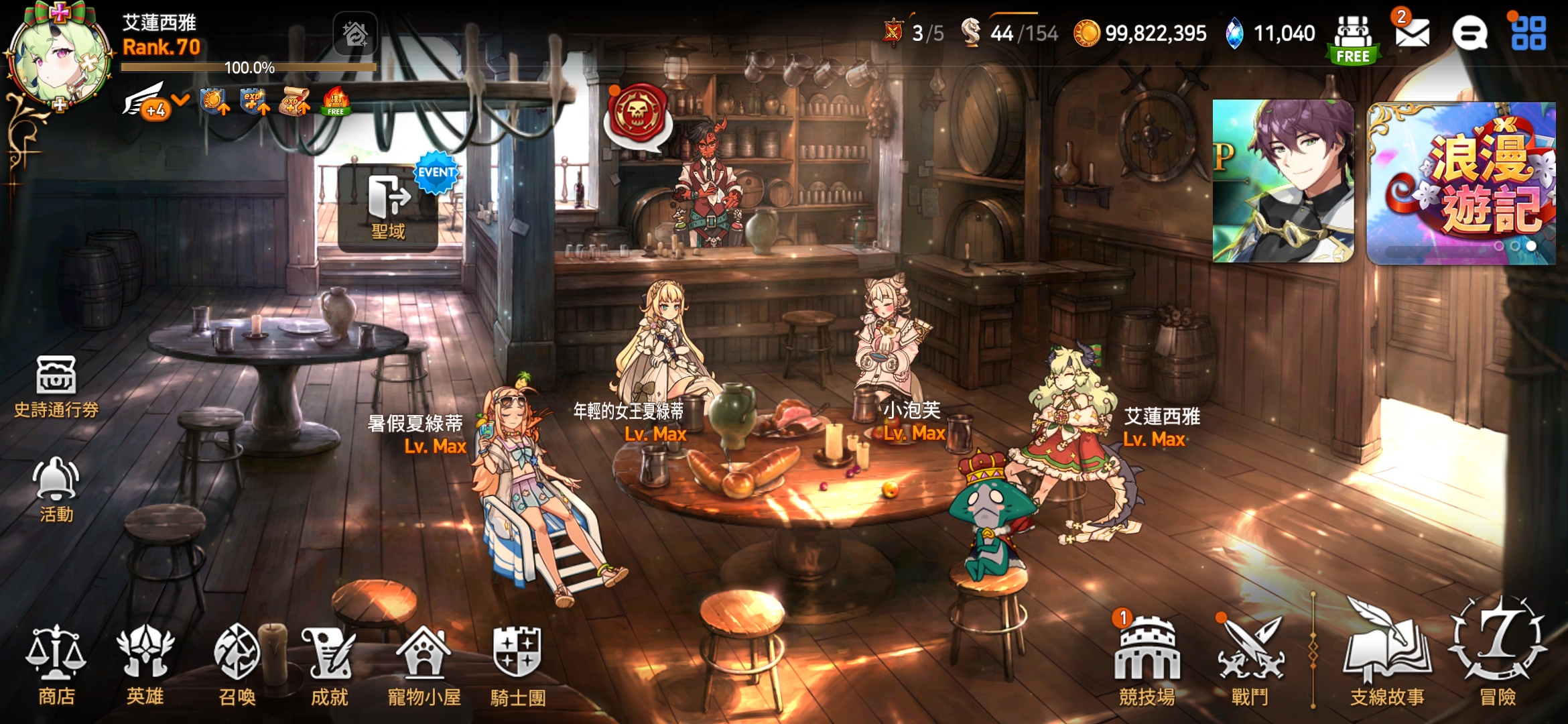Click the 100.0% rank experience bar
Screen dimensions: 1568x724
pyautogui.click(x=248, y=67)
